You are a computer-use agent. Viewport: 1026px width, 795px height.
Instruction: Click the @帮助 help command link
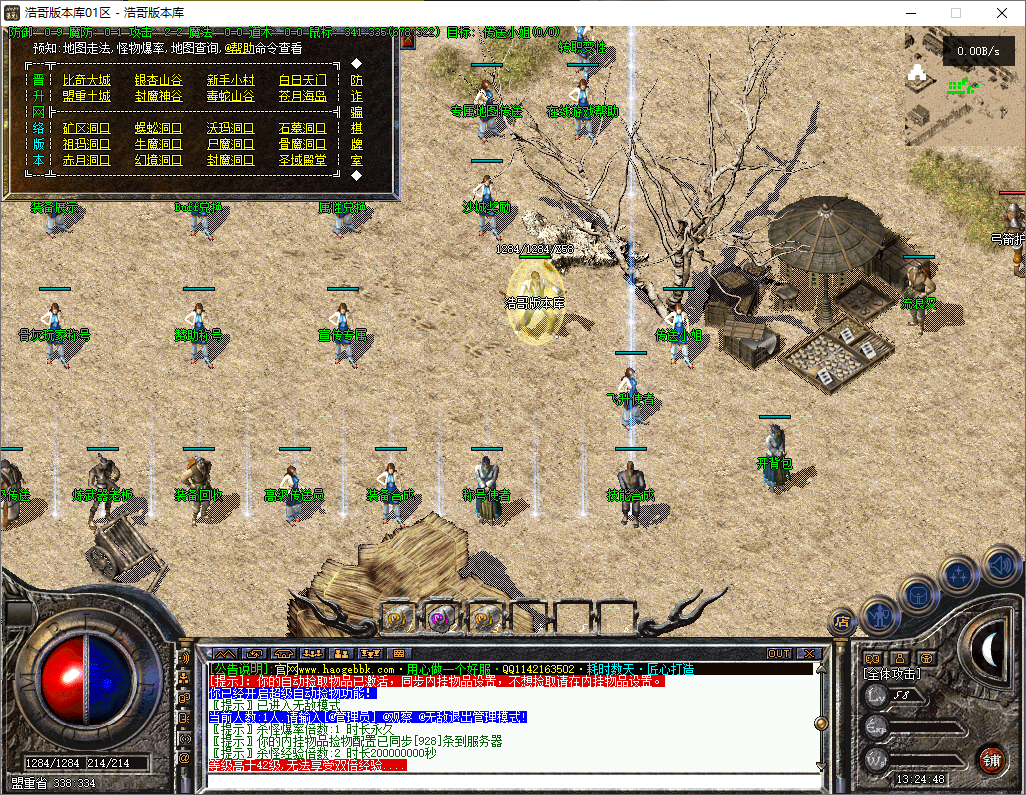pos(242,48)
